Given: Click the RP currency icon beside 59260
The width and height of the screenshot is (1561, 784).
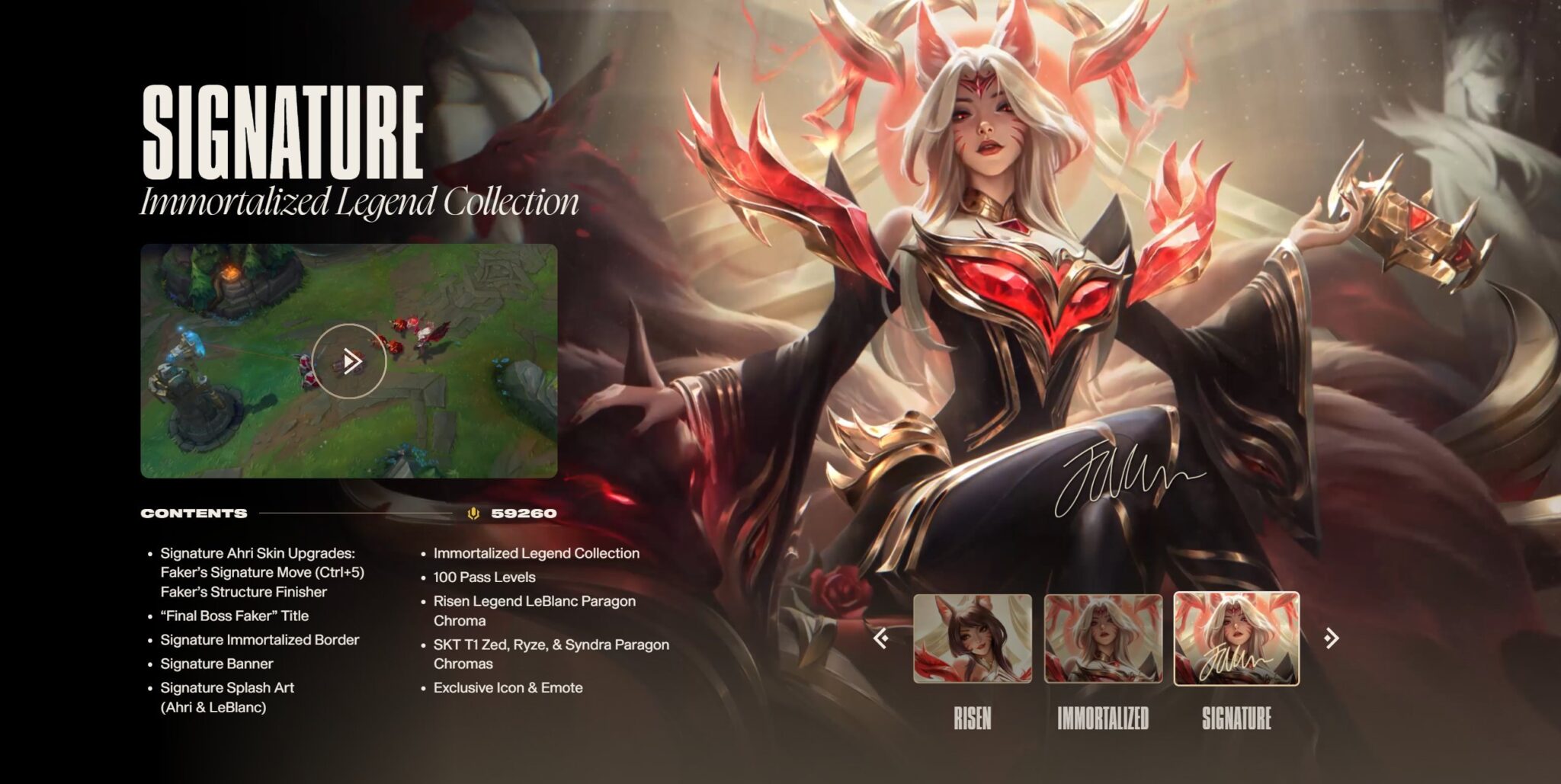Looking at the screenshot, I should click(x=473, y=514).
